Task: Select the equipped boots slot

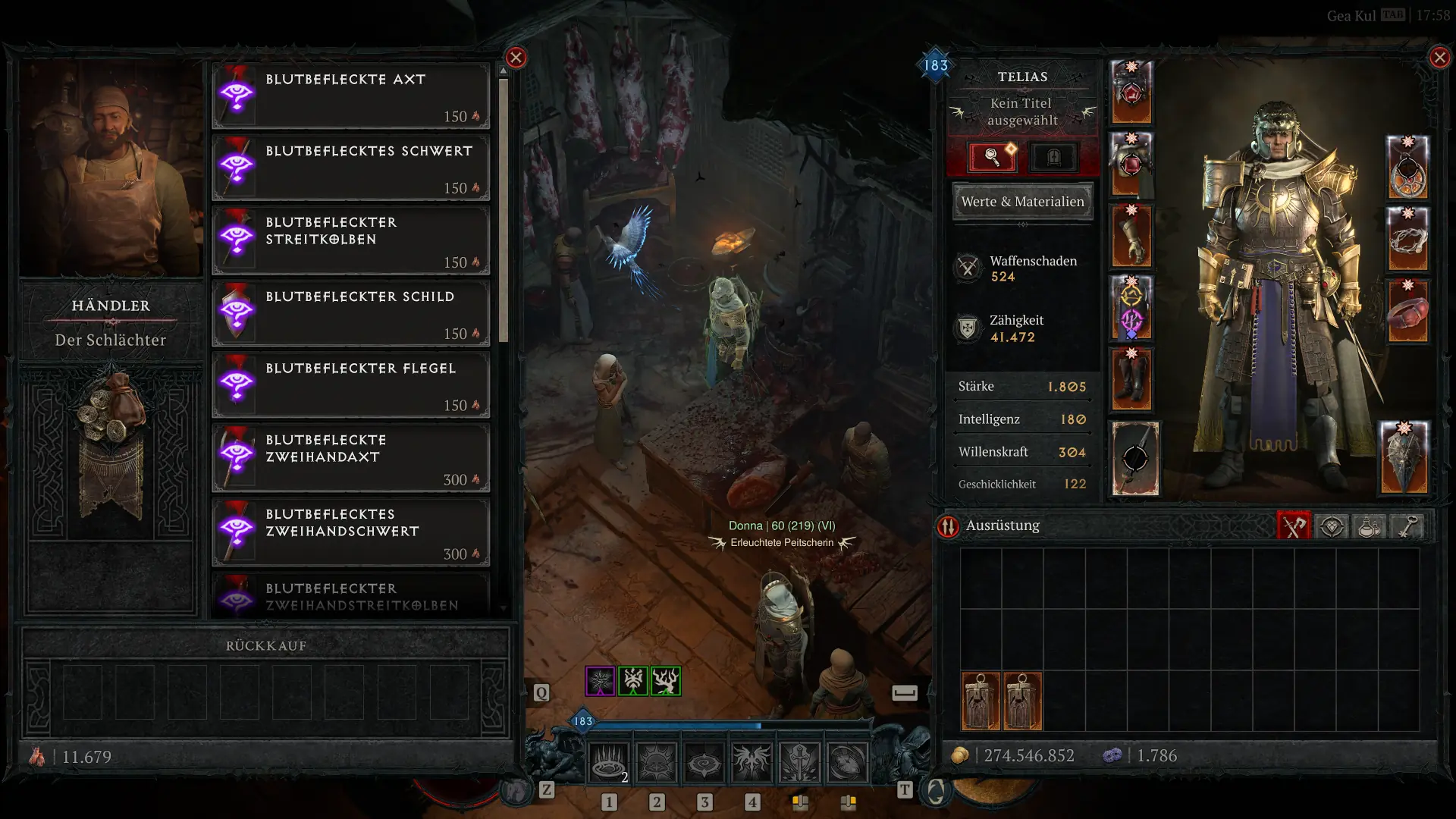Action: pyautogui.click(x=1131, y=380)
